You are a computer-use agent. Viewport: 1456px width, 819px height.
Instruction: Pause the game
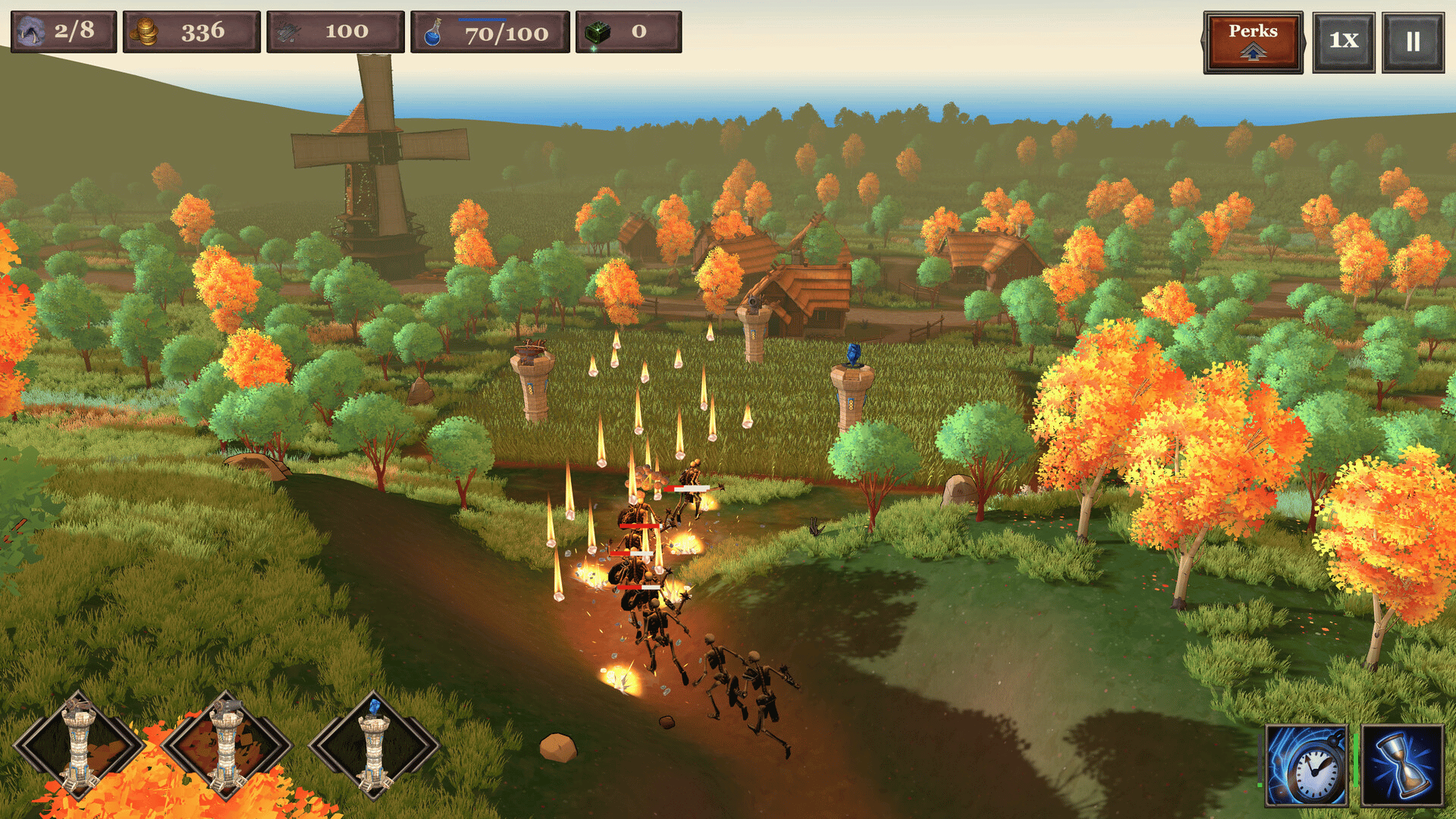[x=1412, y=42]
